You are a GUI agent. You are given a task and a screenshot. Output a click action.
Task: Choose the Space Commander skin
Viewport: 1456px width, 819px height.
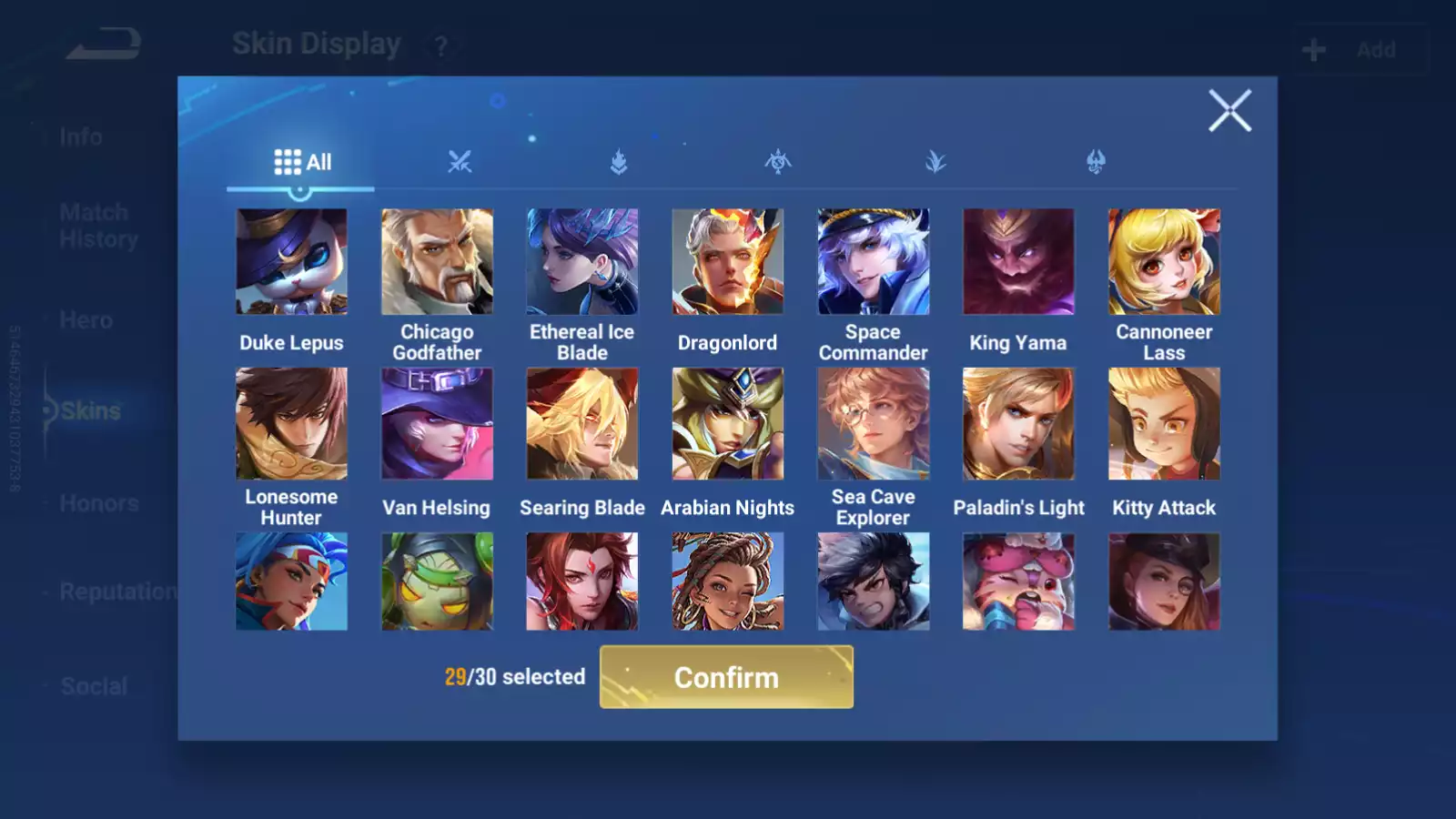click(x=873, y=262)
